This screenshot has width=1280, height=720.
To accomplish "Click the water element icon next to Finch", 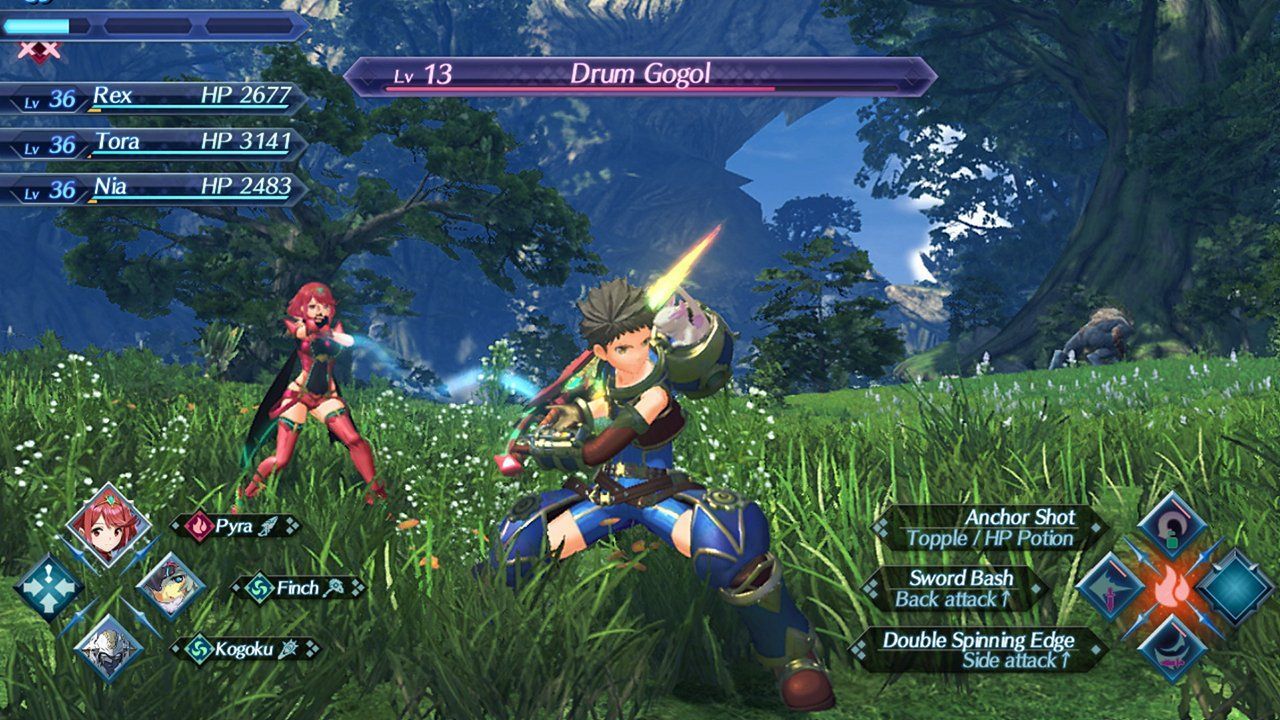I will [262, 588].
